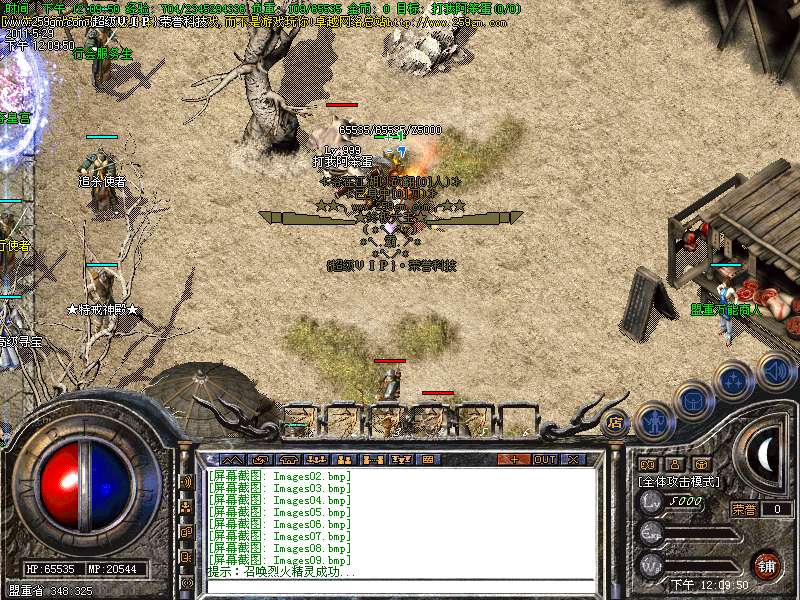Open the character status round button
800x600 pixels.
[x=653, y=422]
